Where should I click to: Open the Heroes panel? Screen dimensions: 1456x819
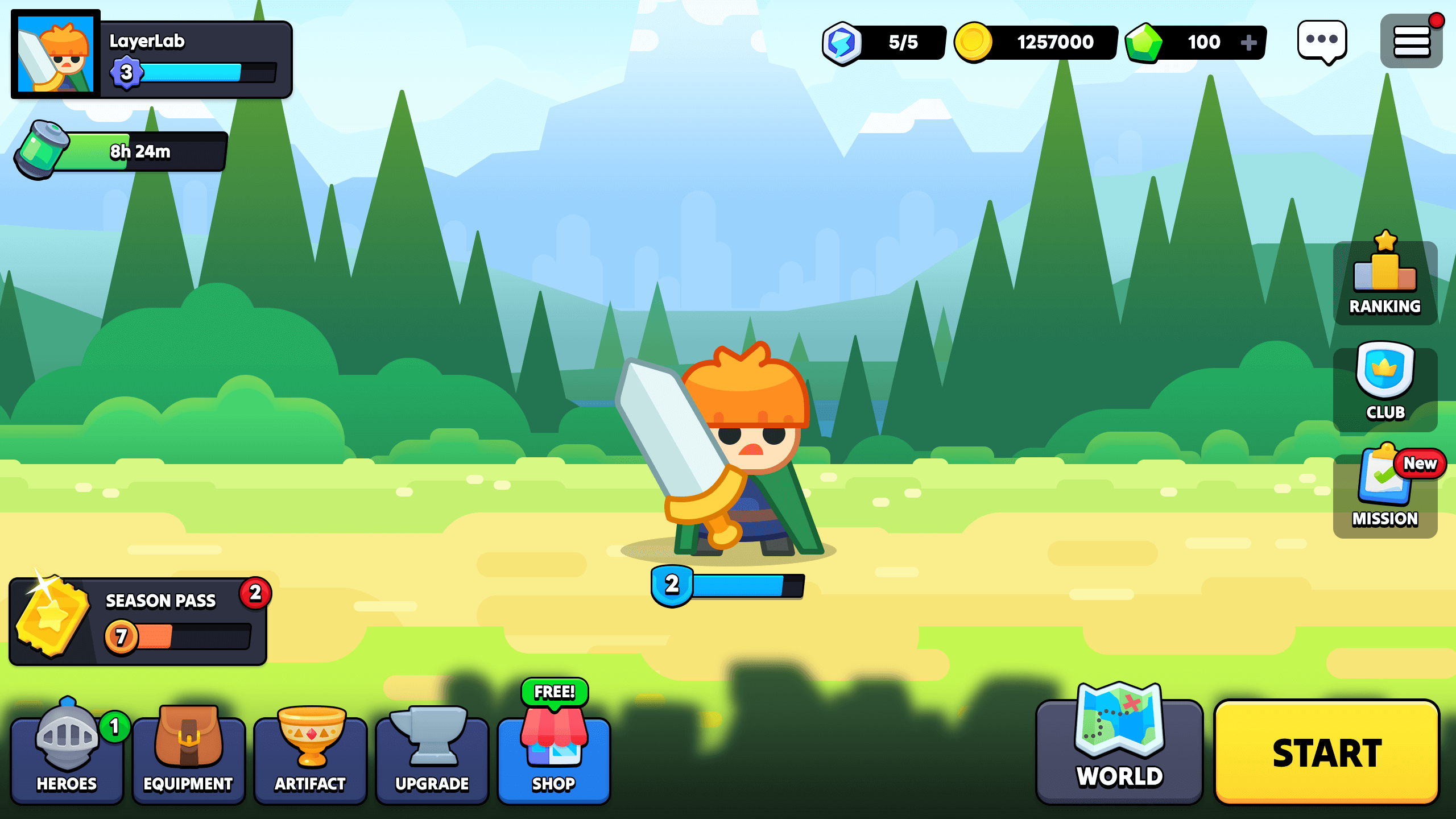tap(67, 752)
